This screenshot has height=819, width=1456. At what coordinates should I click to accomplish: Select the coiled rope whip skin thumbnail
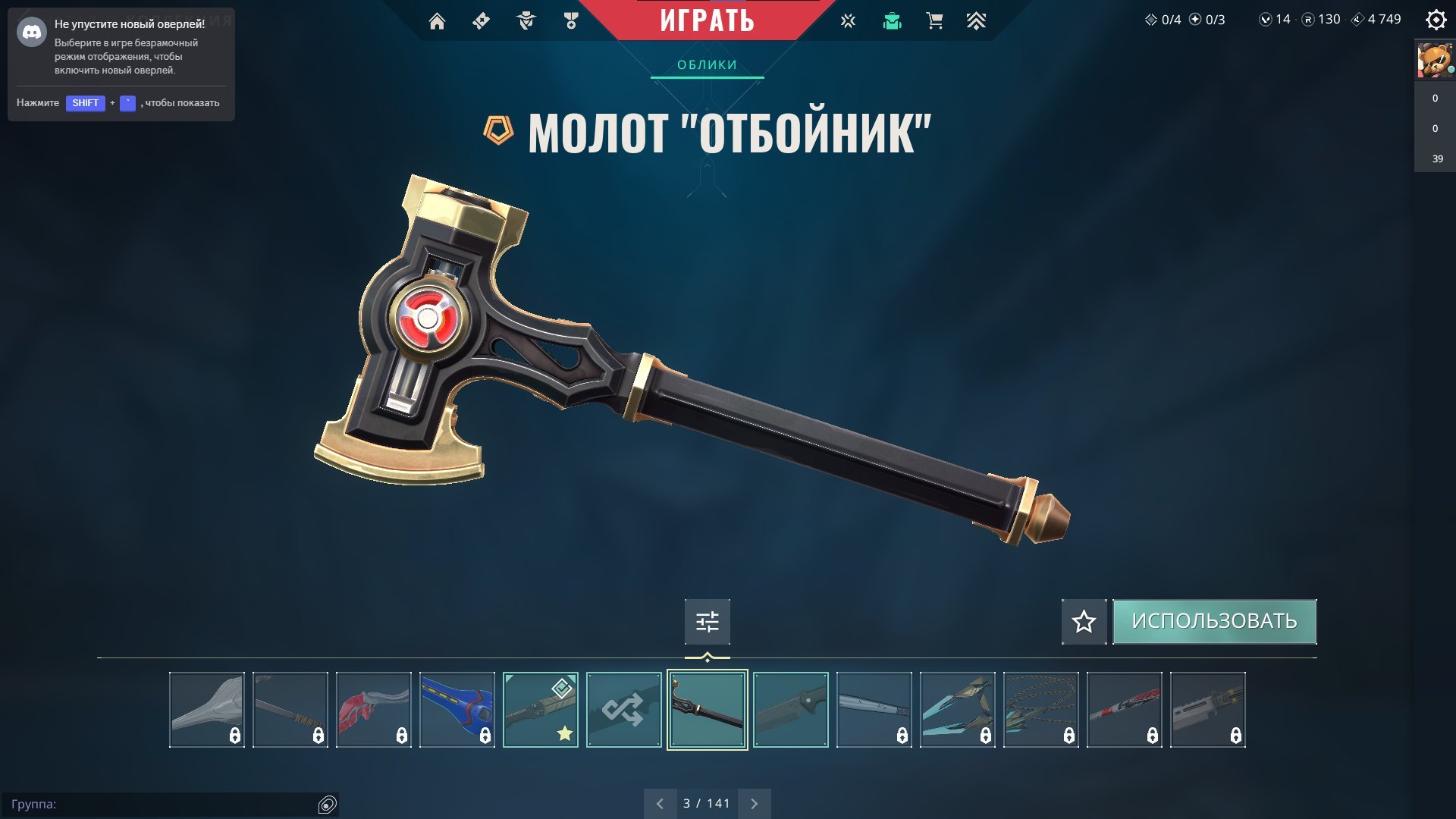coord(1040,710)
